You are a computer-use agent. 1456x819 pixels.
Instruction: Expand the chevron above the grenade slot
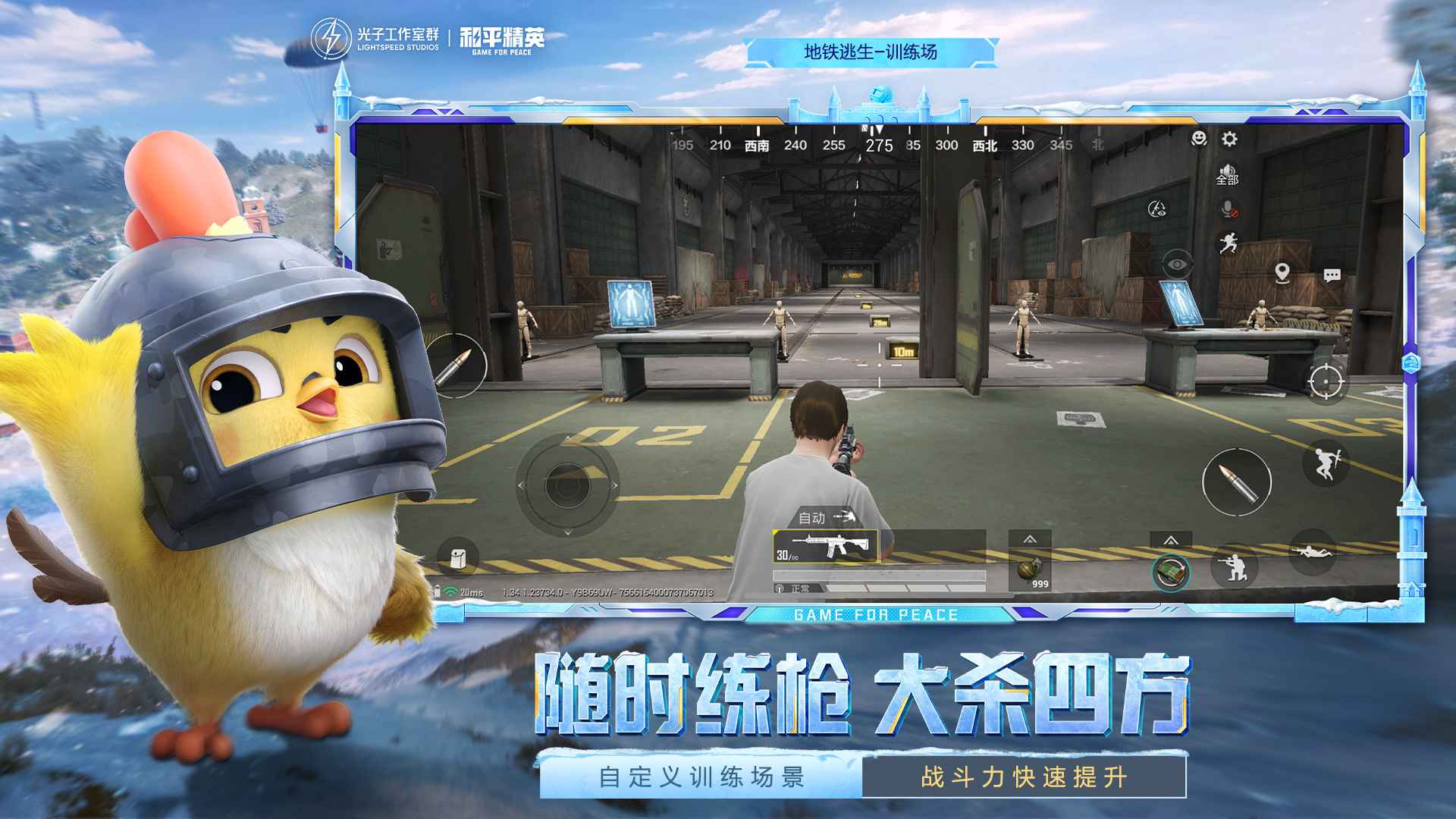click(x=1028, y=538)
